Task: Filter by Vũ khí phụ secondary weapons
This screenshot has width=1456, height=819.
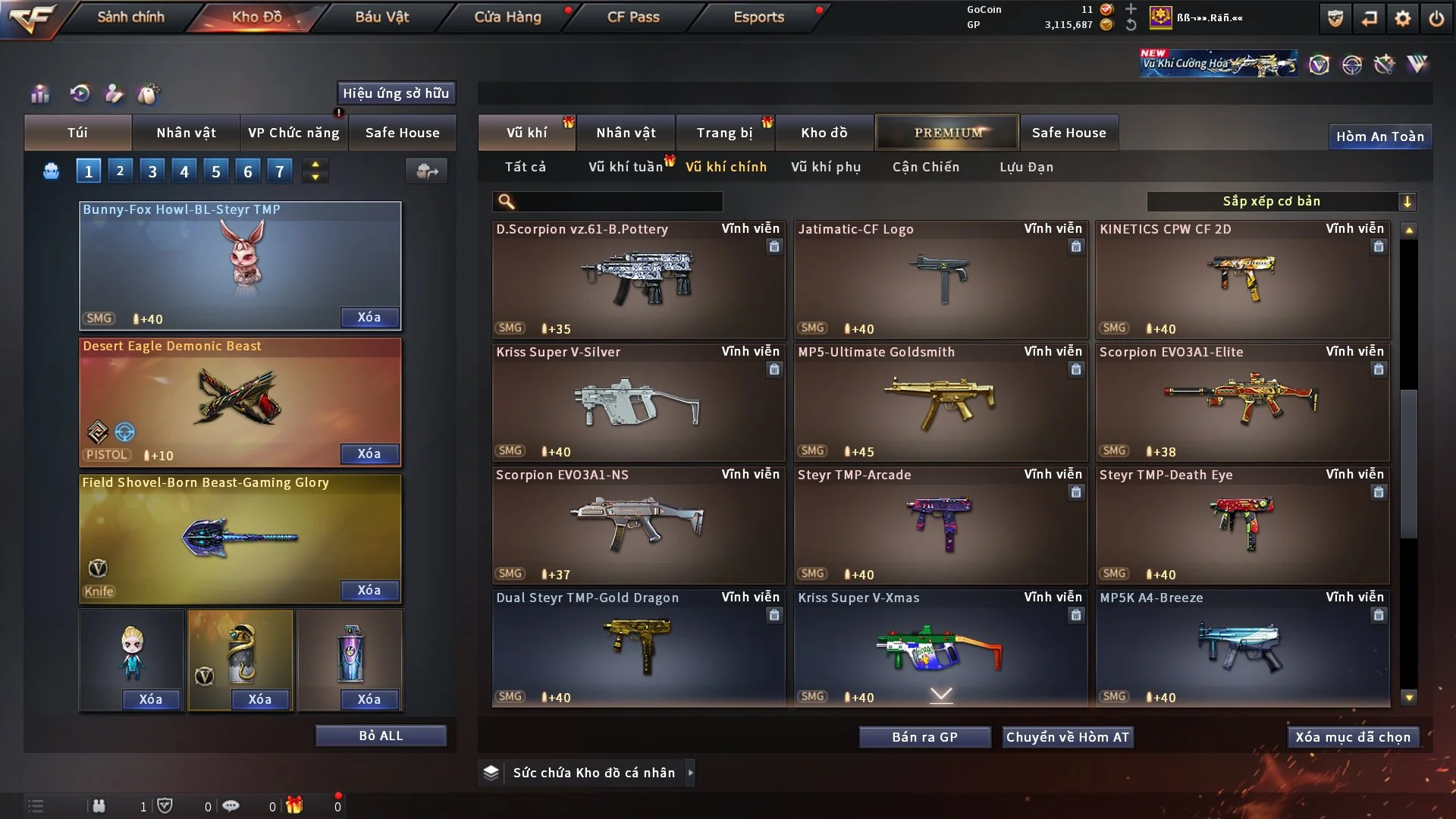Action: (x=826, y=167)
